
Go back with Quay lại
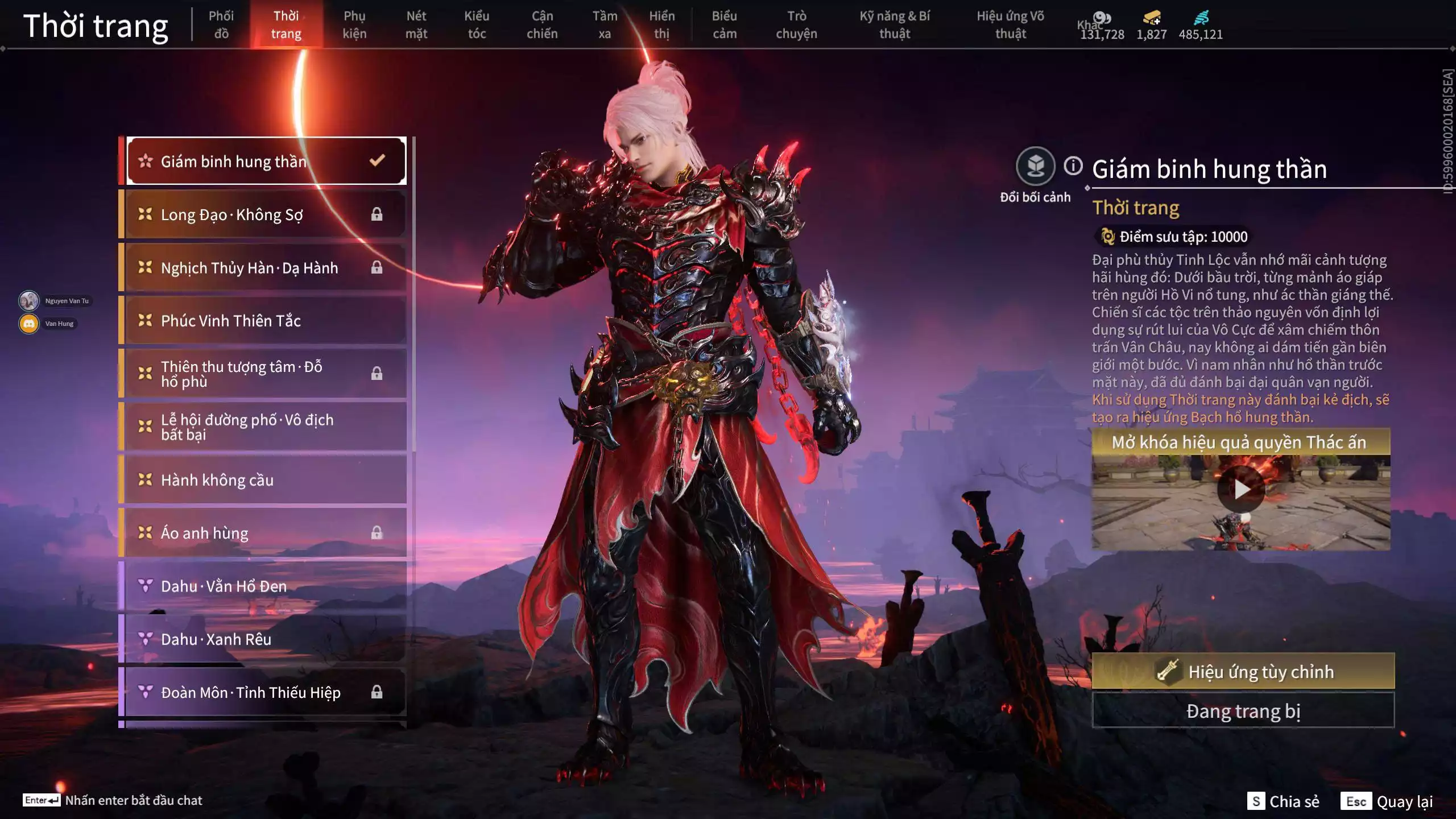coord(1387,801)
